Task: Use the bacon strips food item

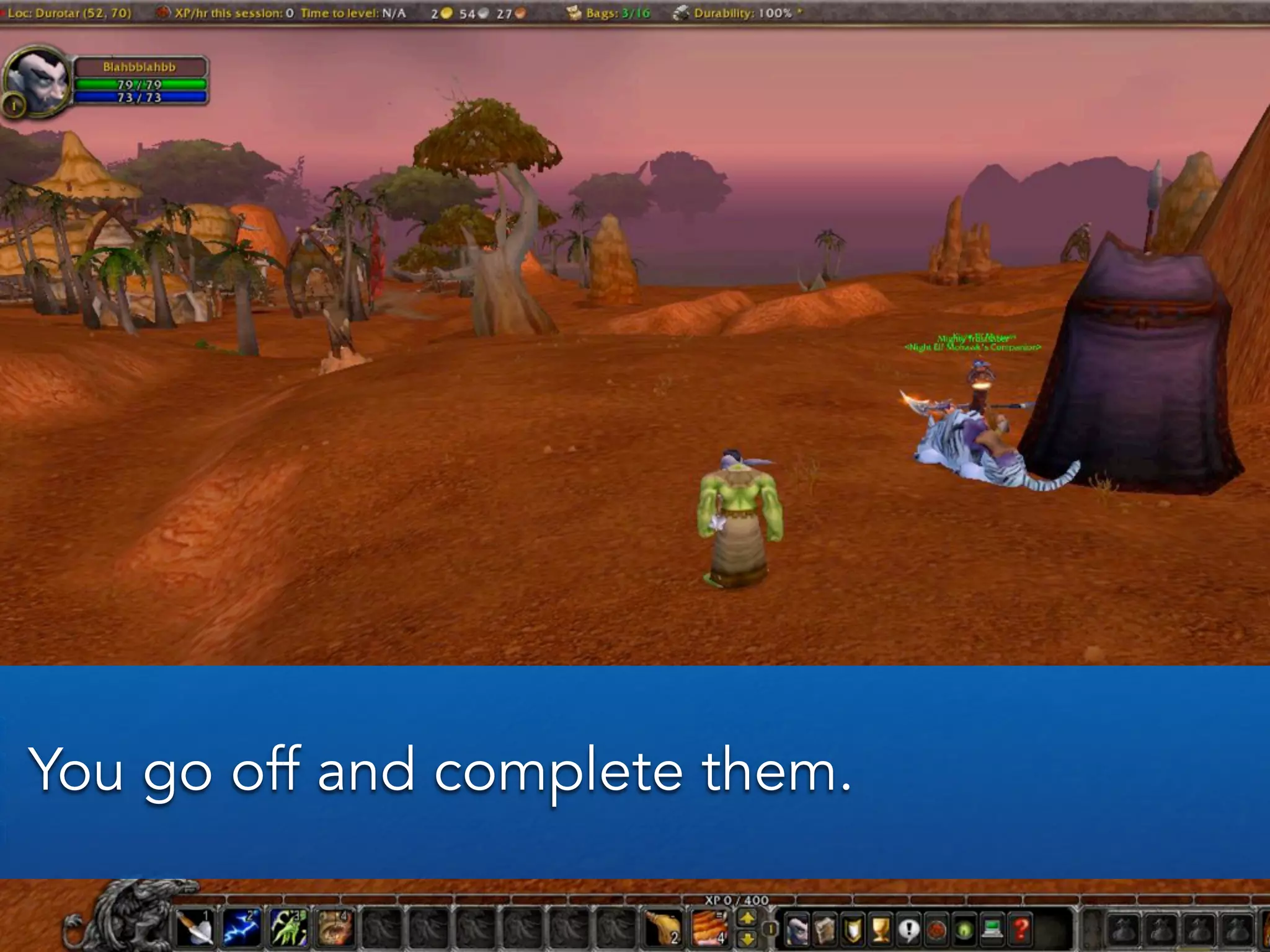Action: tap(709, 929)
